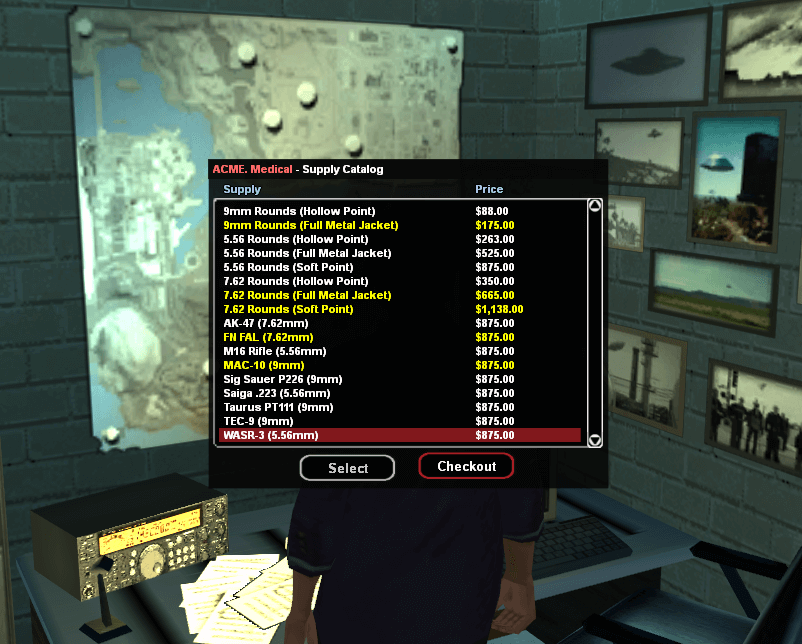Image resolution: width=802 pixels, height=644 pixels.
Task: Click the catalog's scroll-down arrow
Action: coord(595,440)
